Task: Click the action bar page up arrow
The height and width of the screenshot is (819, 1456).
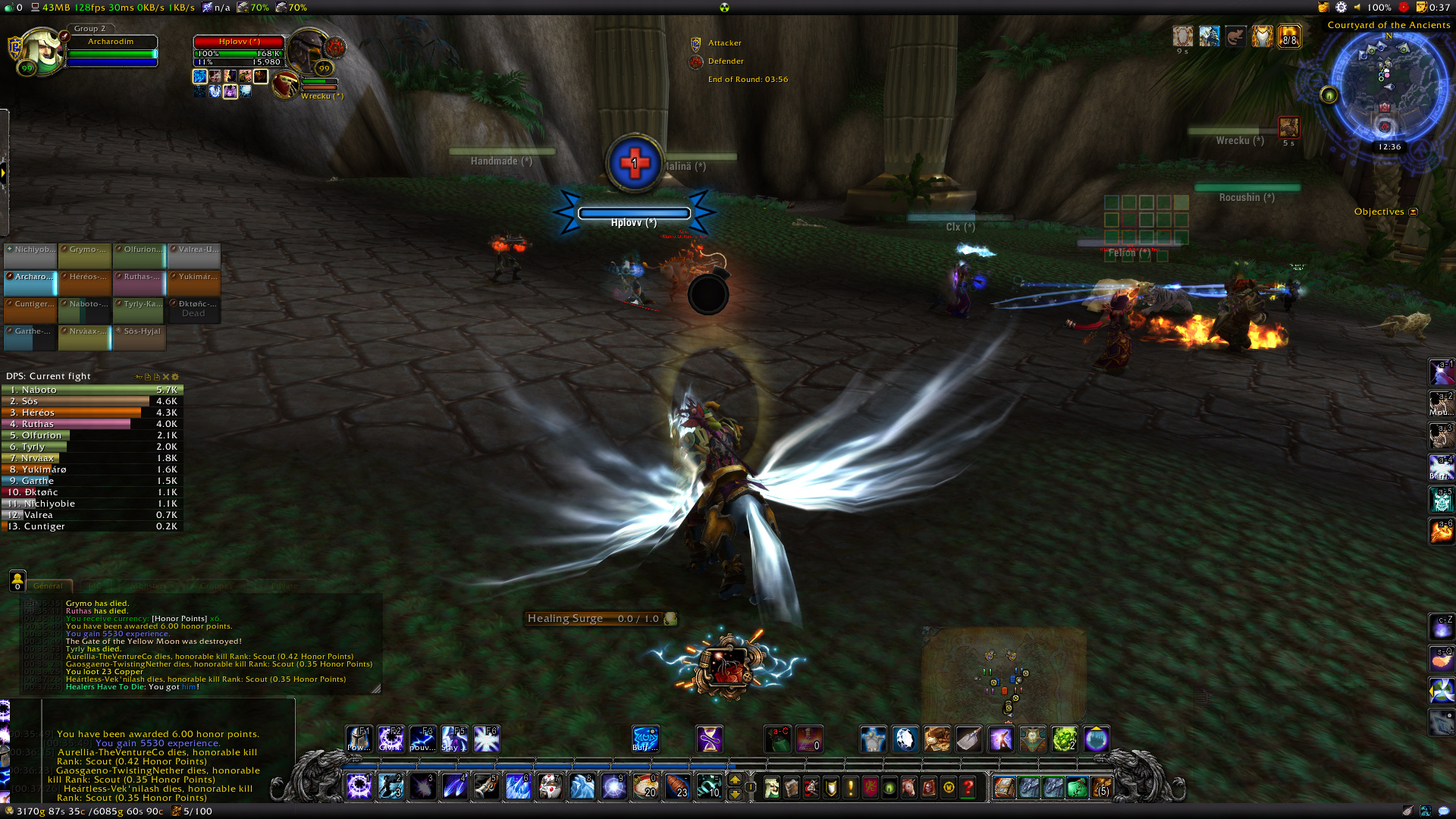Action: [x=735, y=780]
